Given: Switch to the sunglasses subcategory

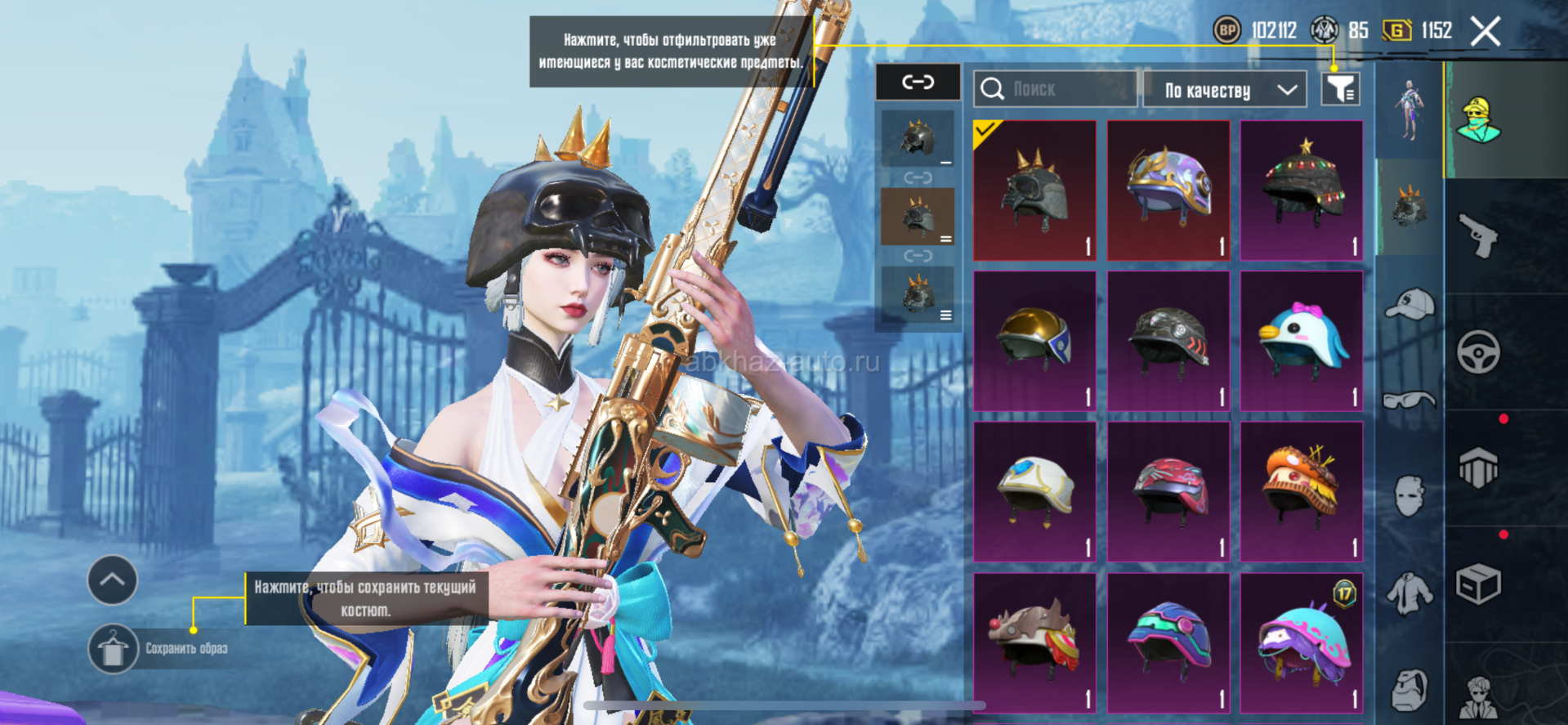Looking at the screenshot, I should click(x=1409, y=400).
